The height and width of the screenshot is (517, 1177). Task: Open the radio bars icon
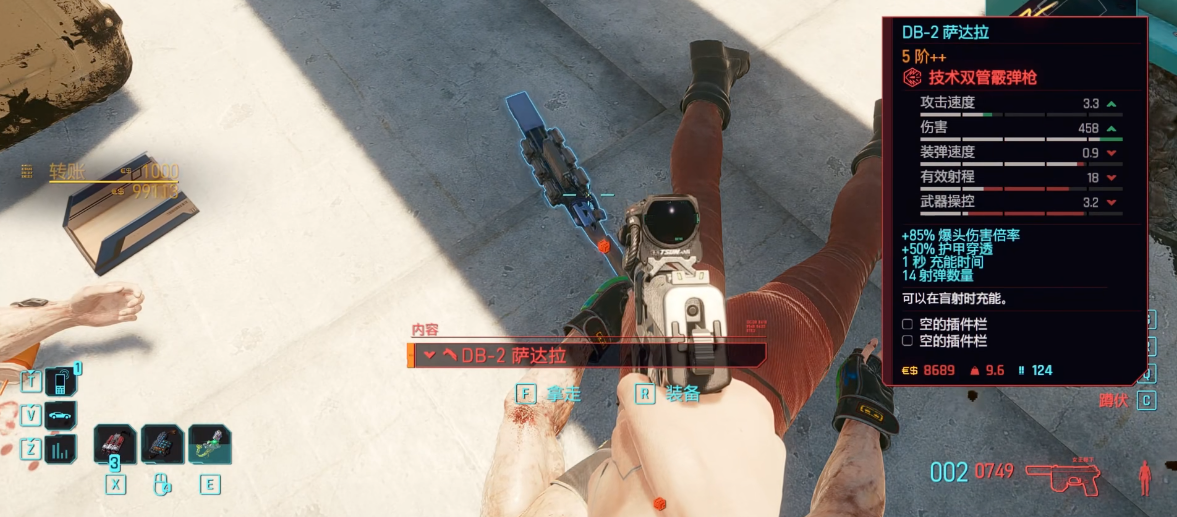[x=61, y=449]
